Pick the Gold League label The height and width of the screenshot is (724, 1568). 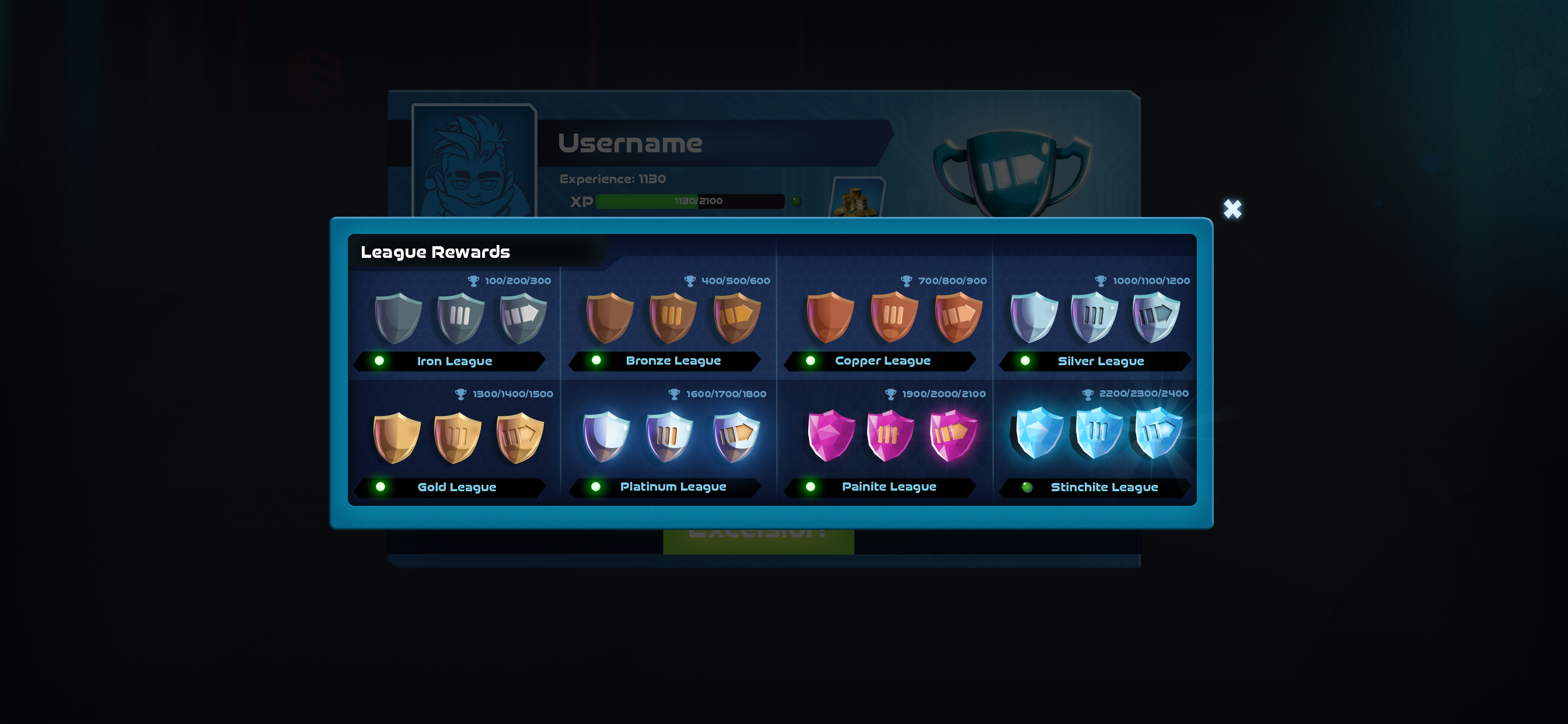point(456,487)
